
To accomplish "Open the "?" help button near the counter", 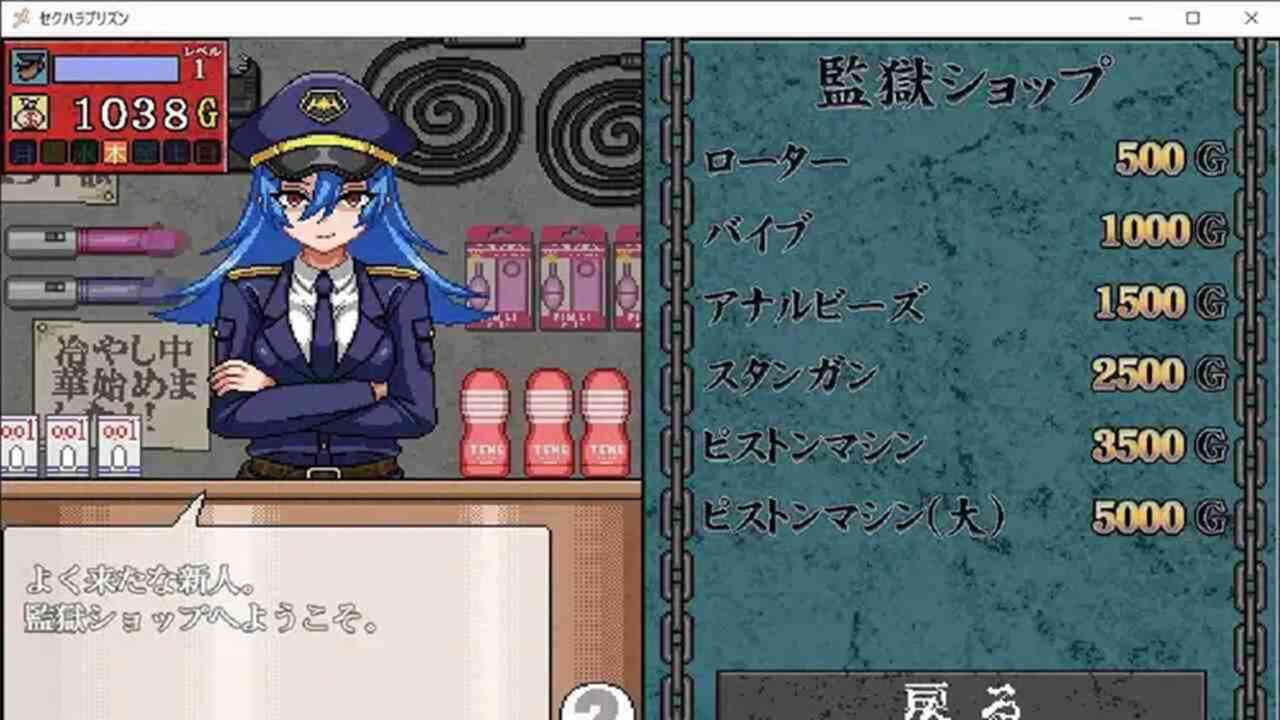I will (x=597, y=708).
